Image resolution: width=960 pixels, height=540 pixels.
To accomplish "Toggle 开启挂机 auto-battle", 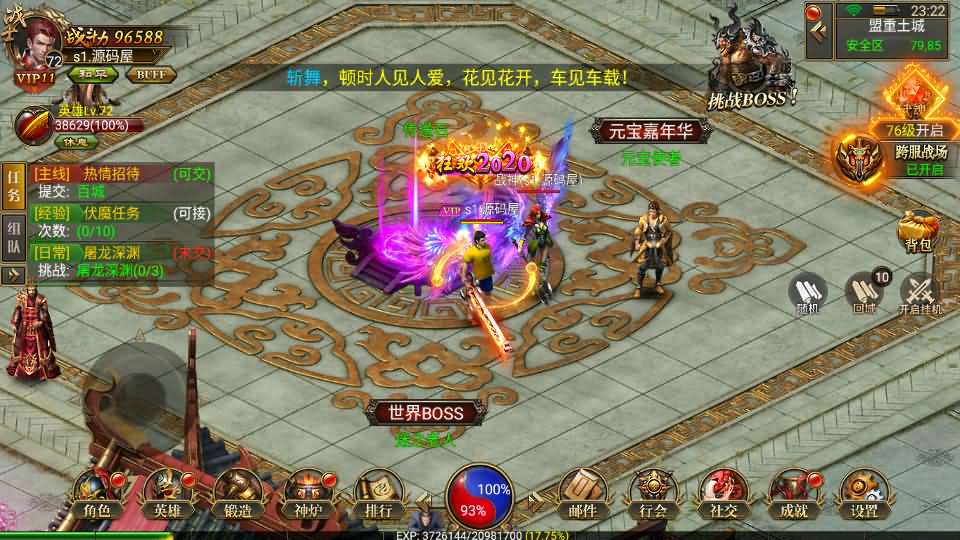I will pyautogui.click(x=920, y=293).
